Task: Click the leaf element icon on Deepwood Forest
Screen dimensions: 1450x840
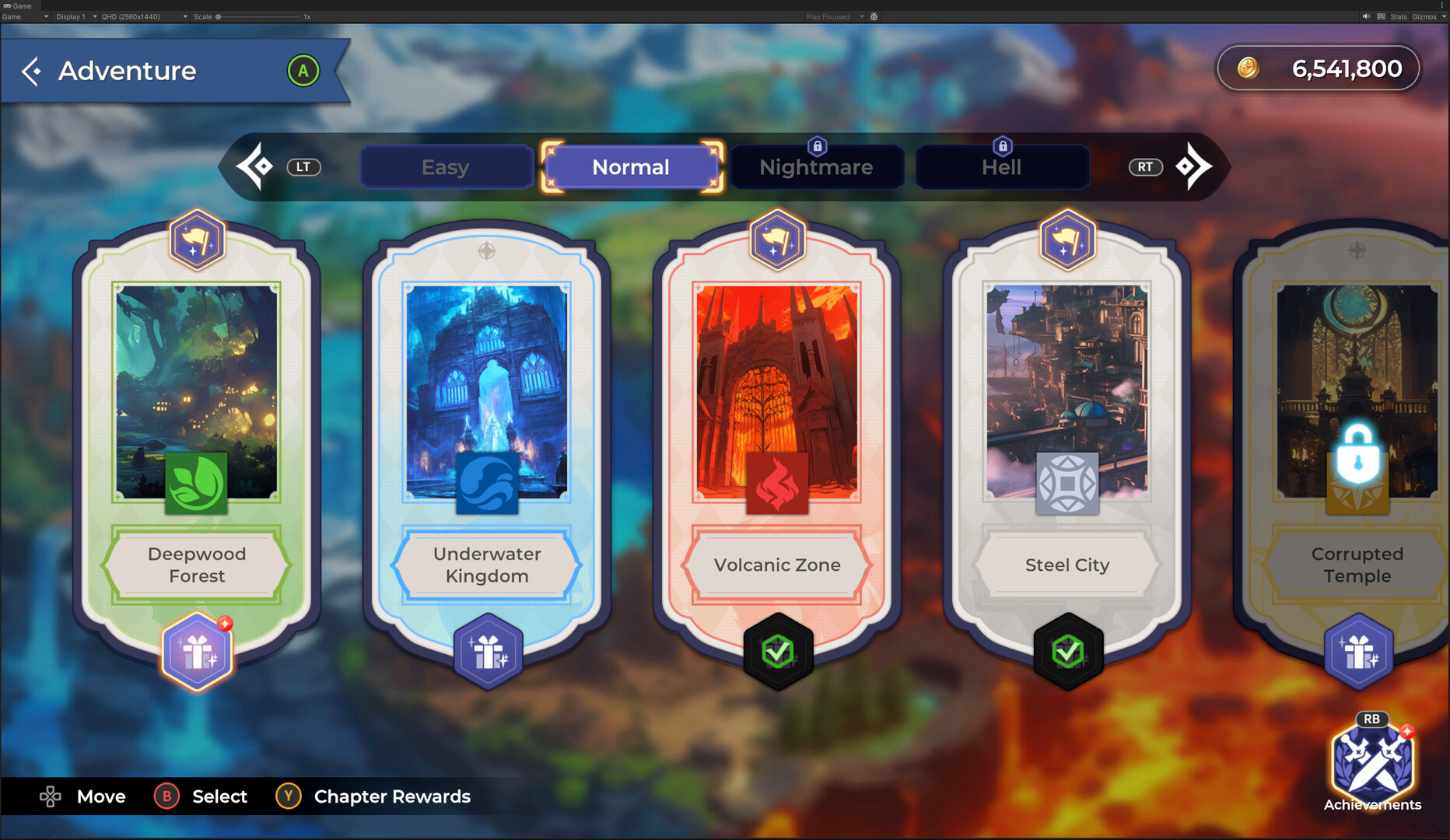Action: click(195, 484)
